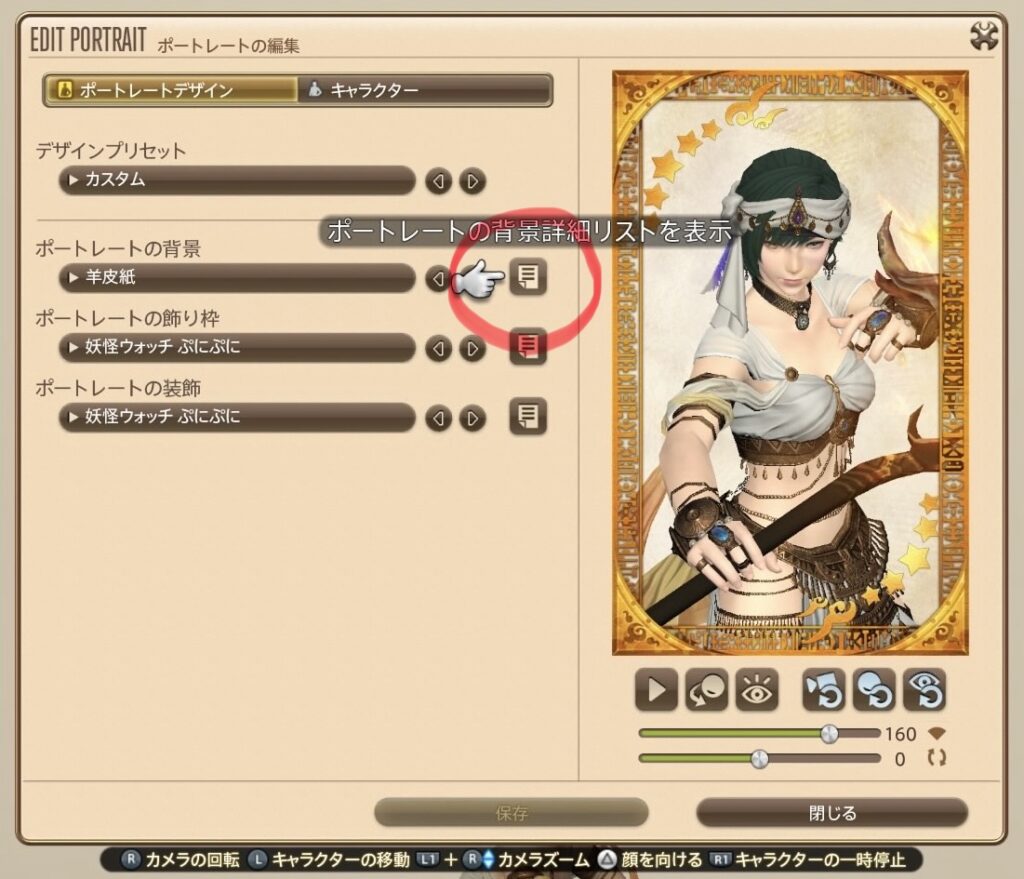Show the portrait background detail list
This screenshot has width=1024, height=879.
[528, 278]
